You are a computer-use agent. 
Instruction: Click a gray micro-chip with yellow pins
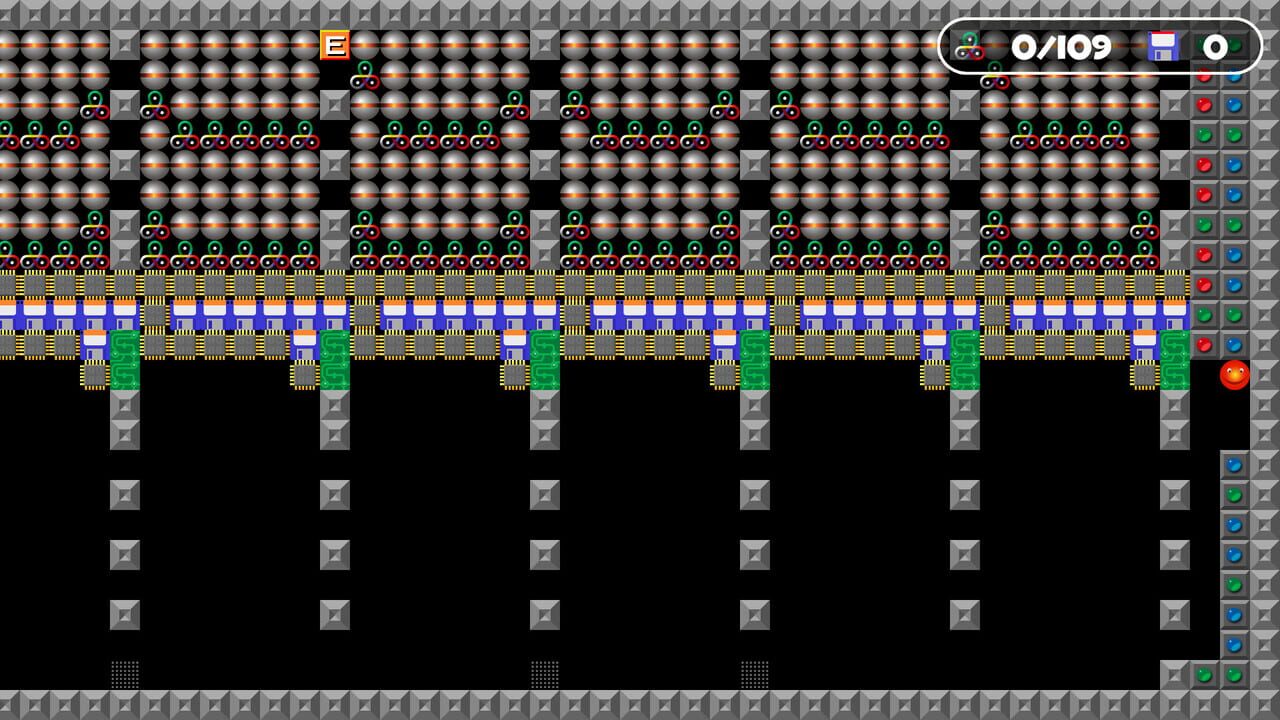(x=94, y=374)
